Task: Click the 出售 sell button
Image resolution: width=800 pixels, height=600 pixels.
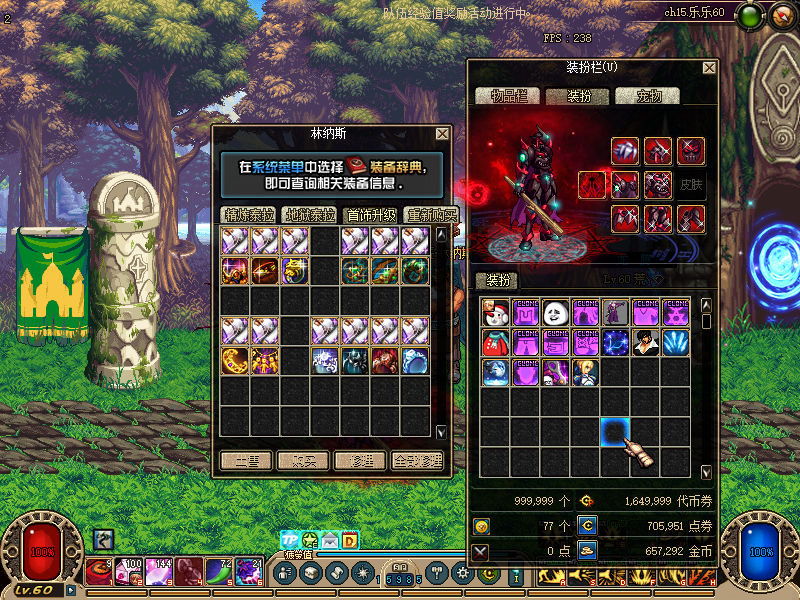Action: pyautogui.click(x=246, y=461)
